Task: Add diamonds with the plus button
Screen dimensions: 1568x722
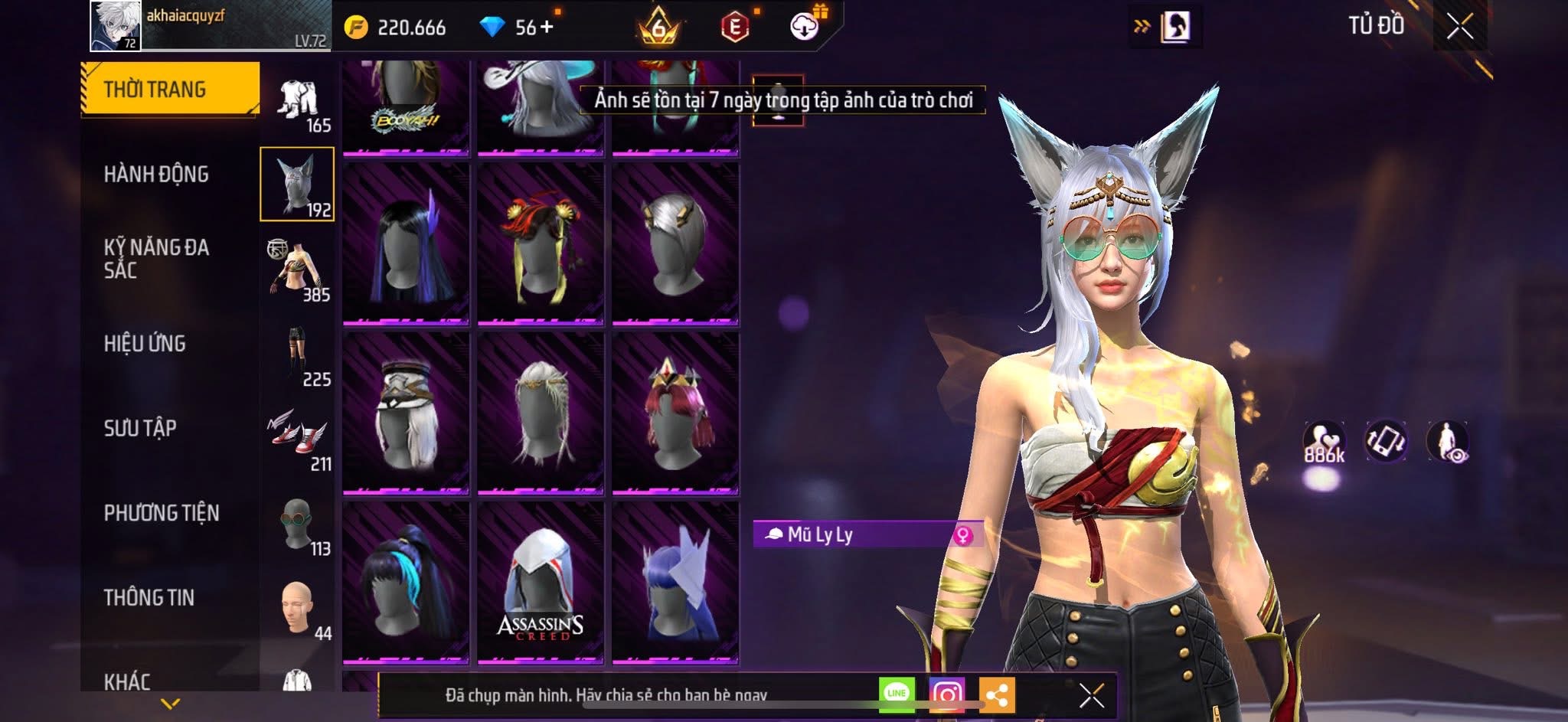Action: pos(546,28)
